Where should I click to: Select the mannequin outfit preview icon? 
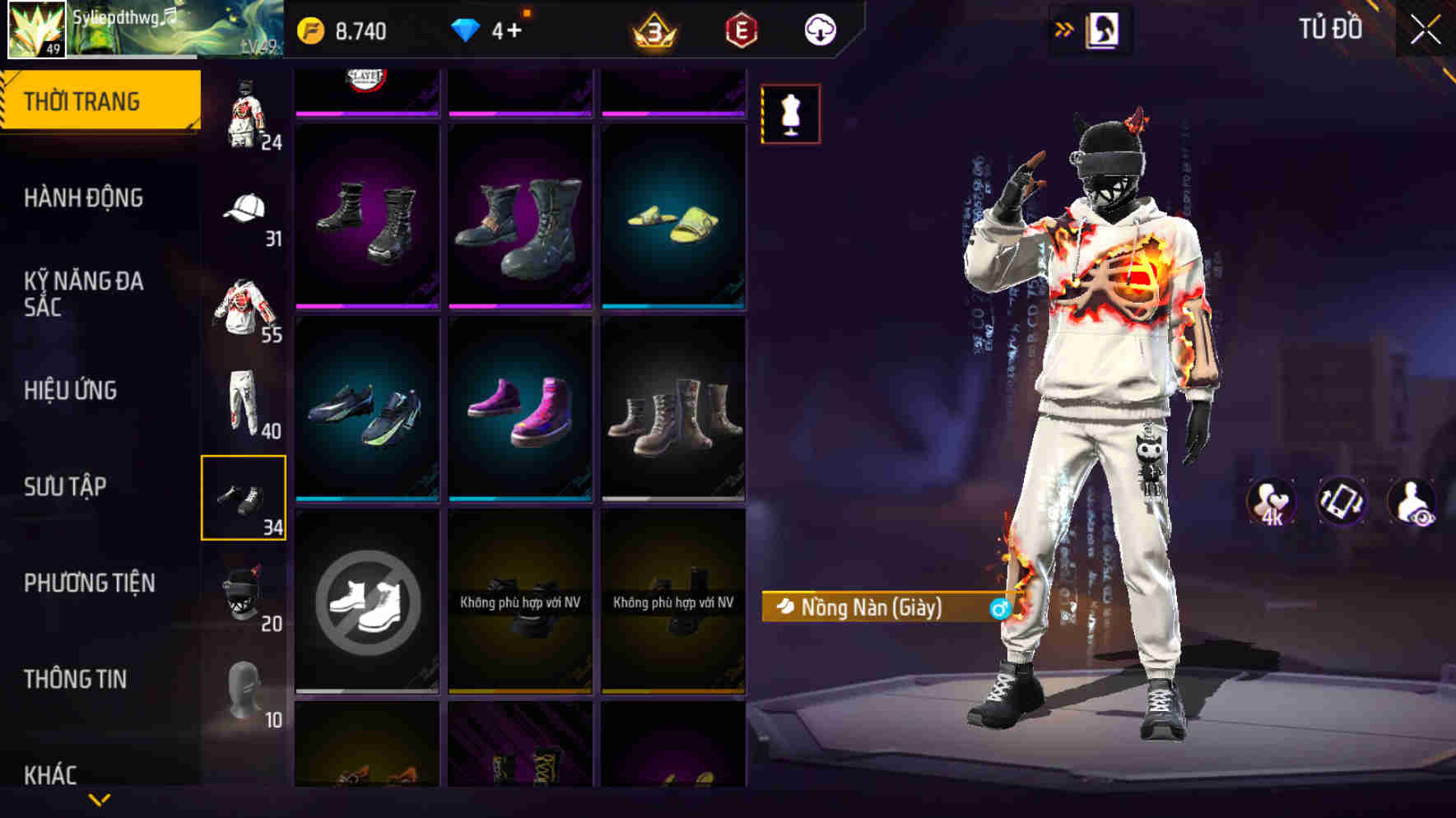(x=789, y=114)
